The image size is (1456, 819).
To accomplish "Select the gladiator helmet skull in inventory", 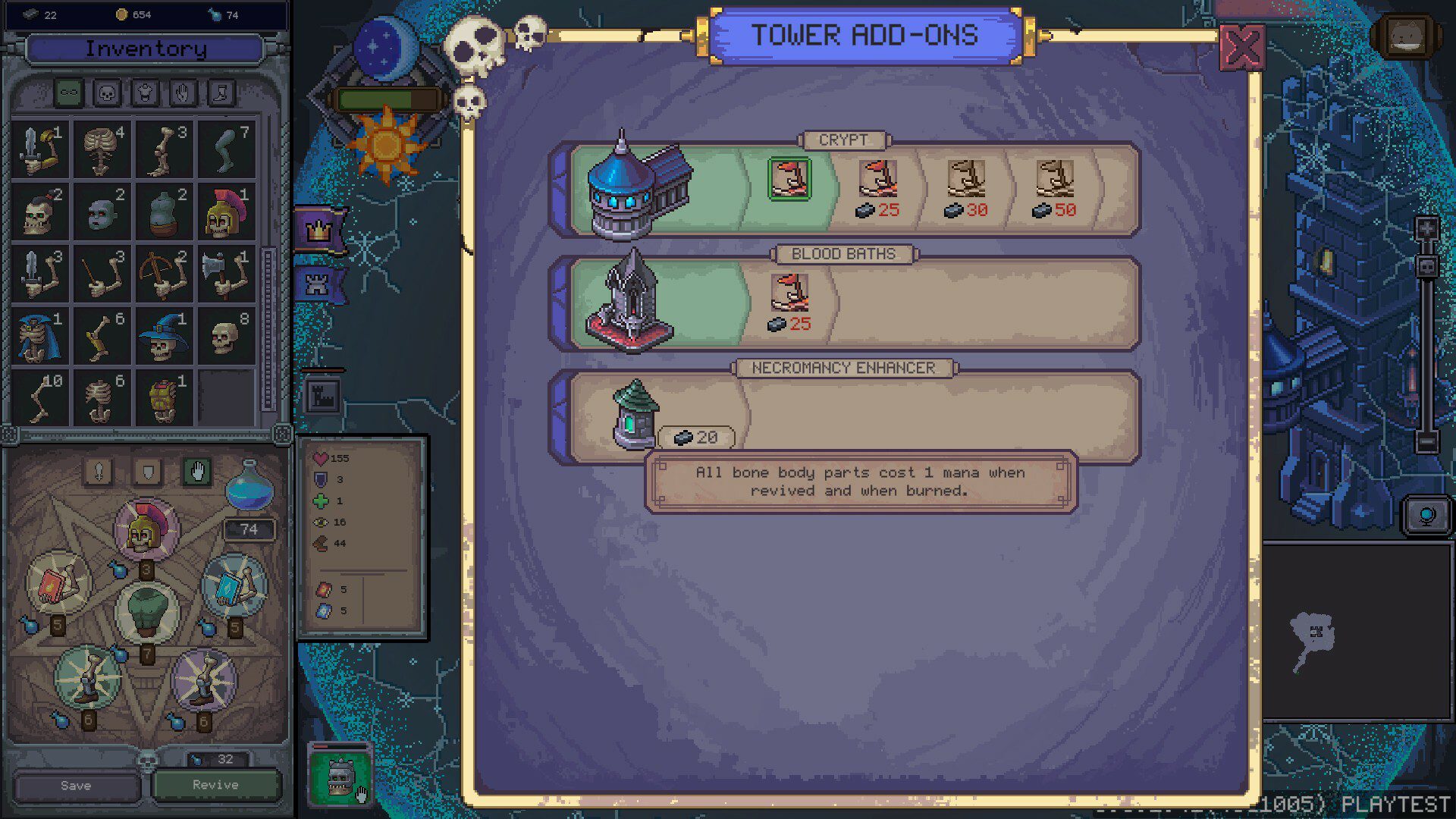I will tap(225, 212).
